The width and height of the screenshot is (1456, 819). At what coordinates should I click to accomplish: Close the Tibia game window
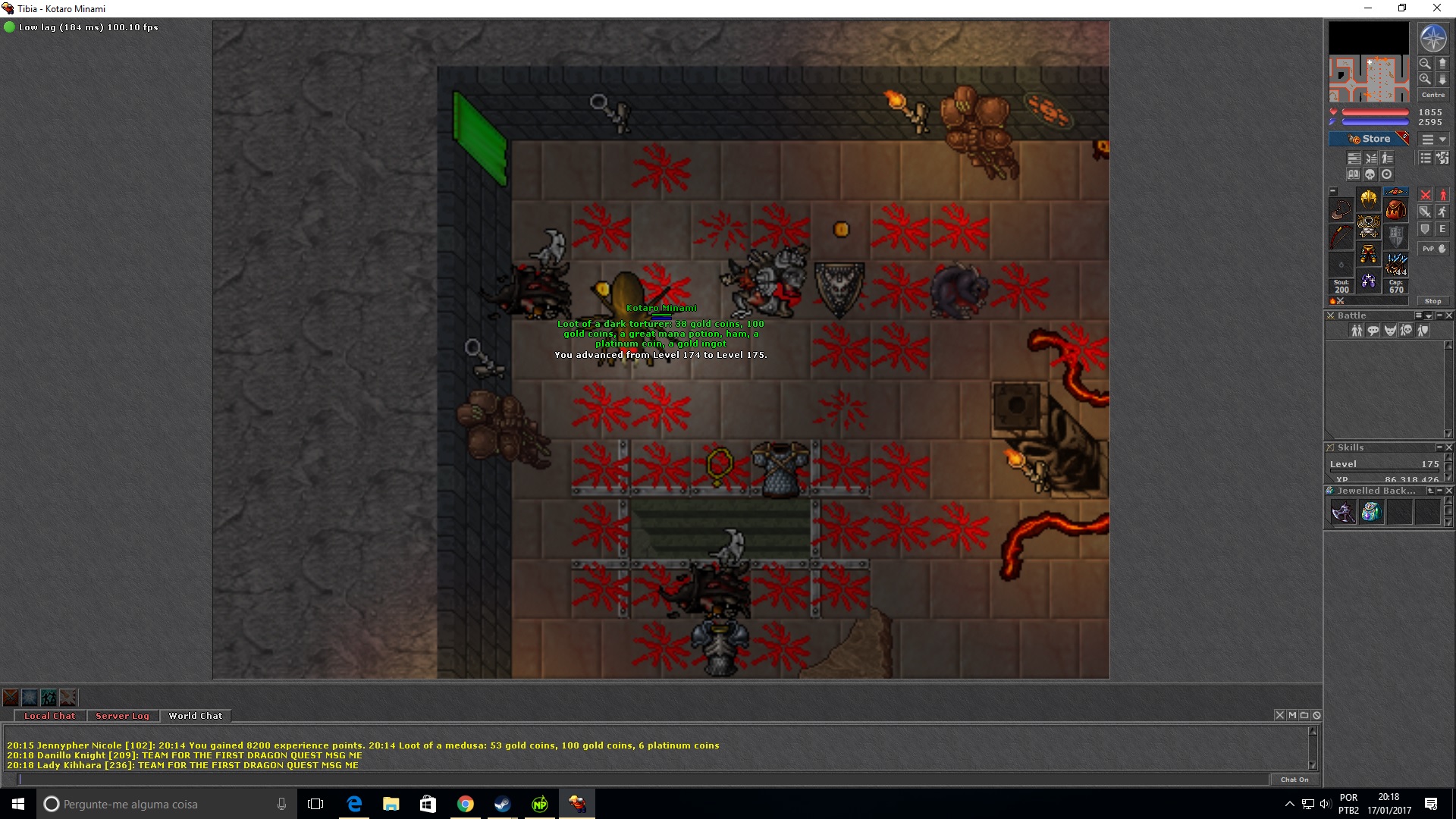(x=1436, y=8)
